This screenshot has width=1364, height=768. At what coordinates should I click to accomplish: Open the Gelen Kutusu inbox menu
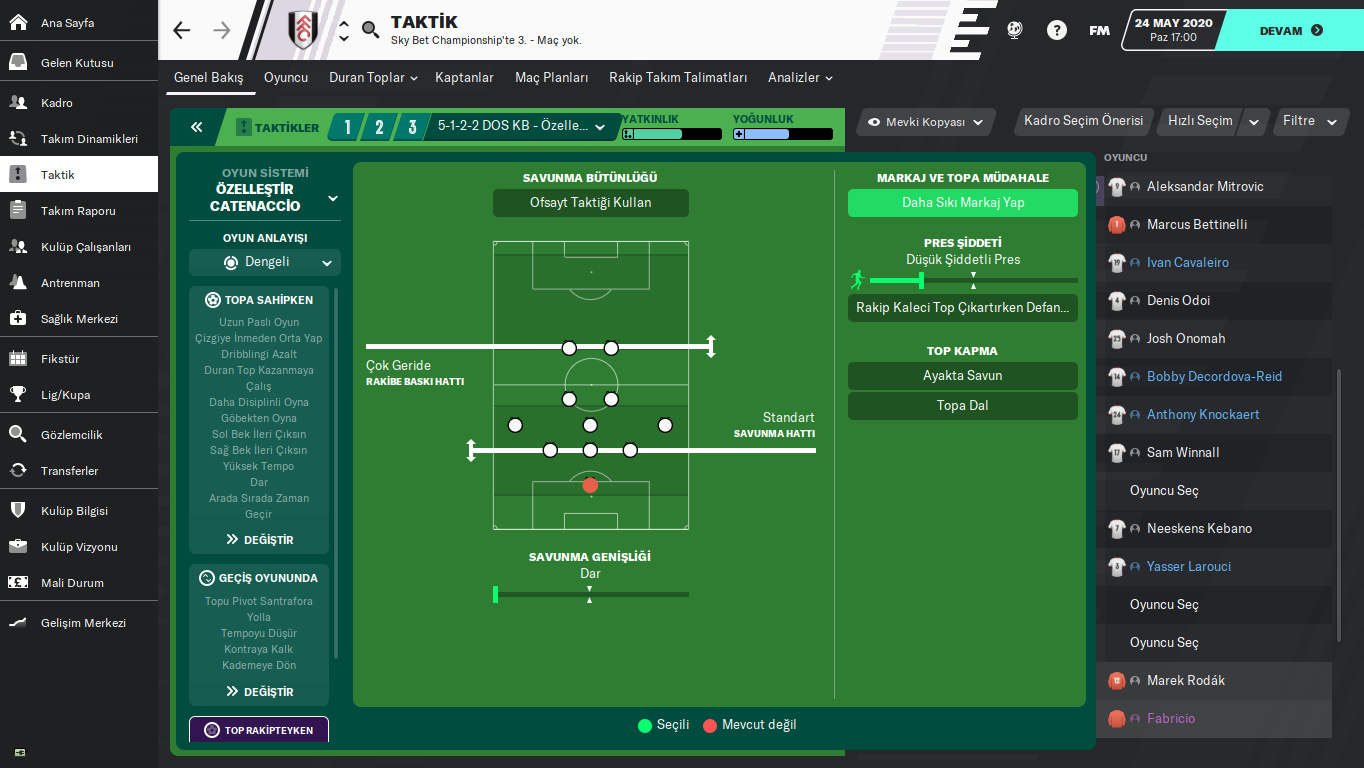click(77, 63)
